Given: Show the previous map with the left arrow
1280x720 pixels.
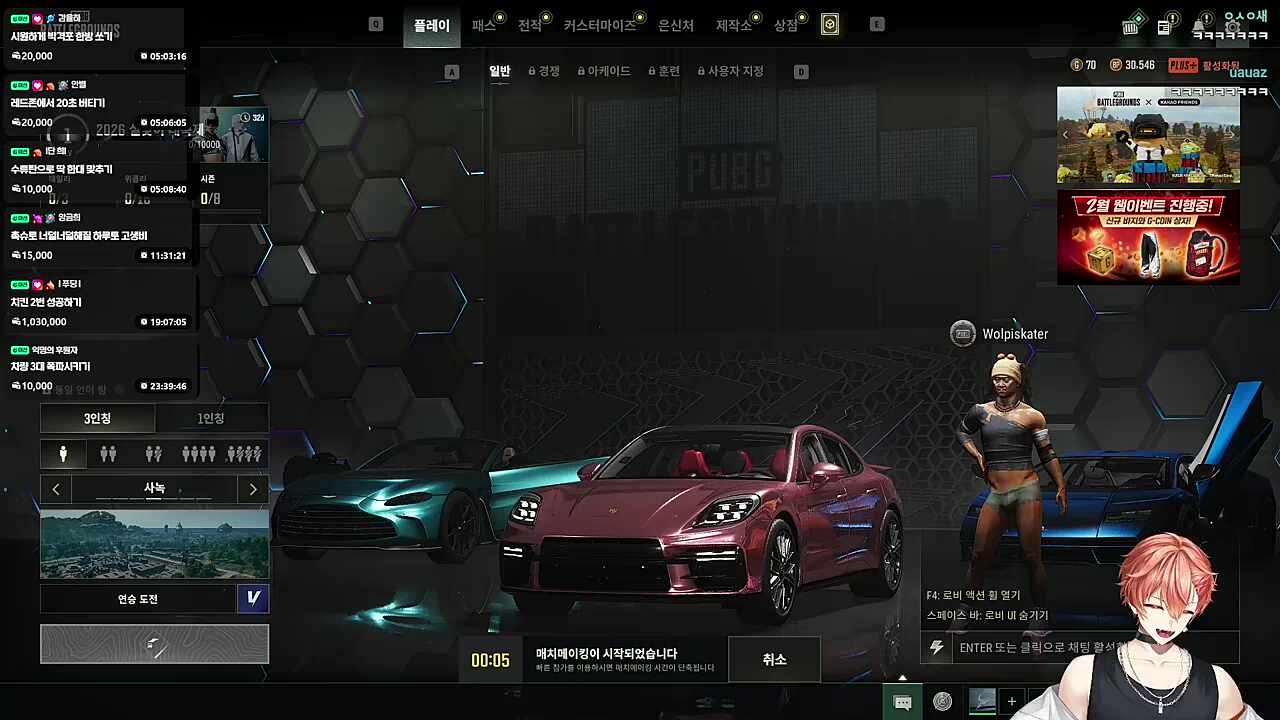Looking at the screenshot, I should 56,489.
